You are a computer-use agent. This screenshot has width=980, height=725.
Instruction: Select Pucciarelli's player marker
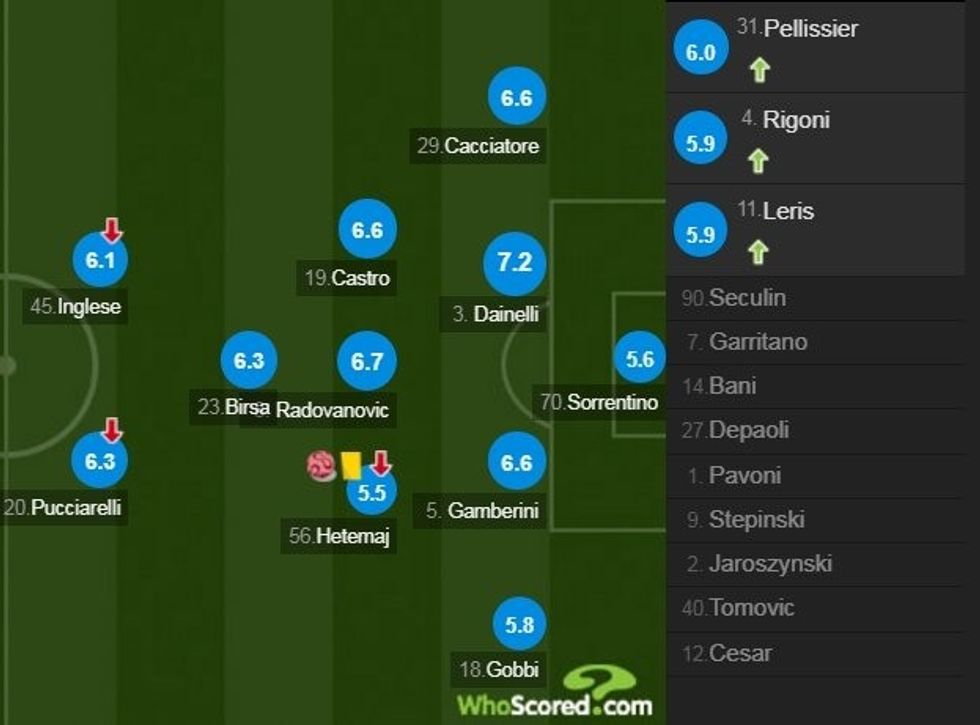pos(100,462)
